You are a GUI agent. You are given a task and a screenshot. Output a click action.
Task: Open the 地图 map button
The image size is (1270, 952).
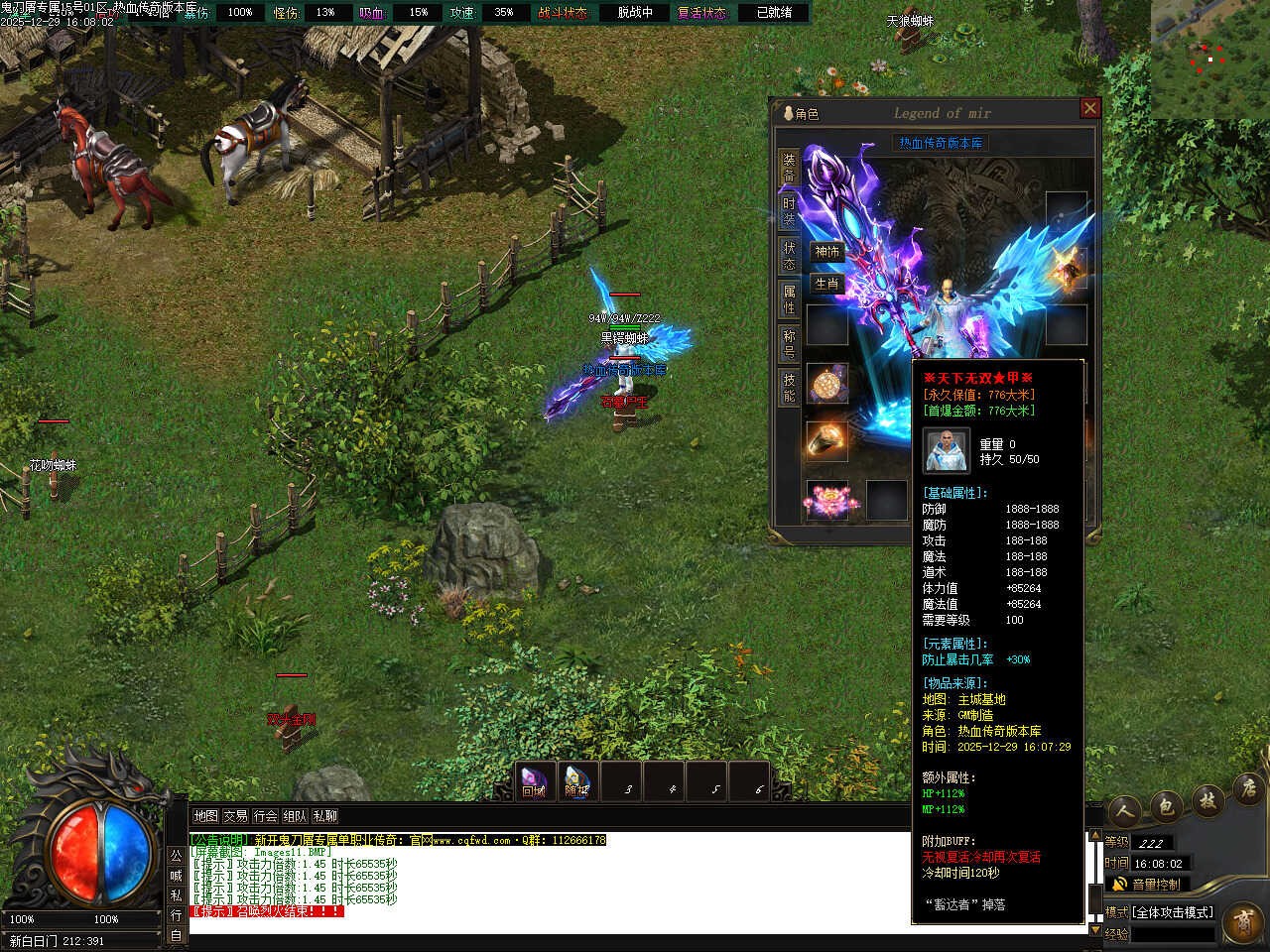206,816
